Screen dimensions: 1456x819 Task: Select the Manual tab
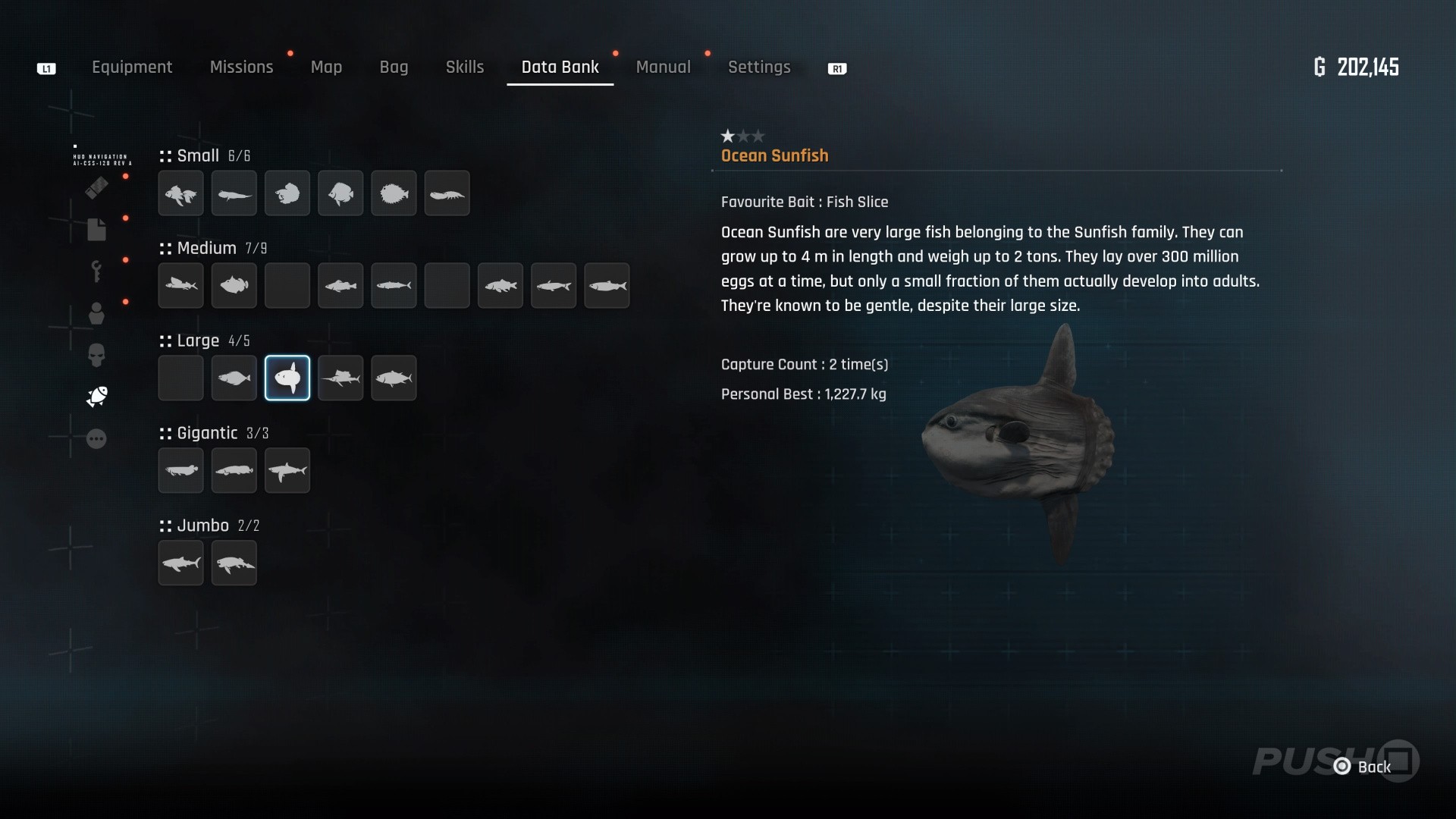pos(663,67)
